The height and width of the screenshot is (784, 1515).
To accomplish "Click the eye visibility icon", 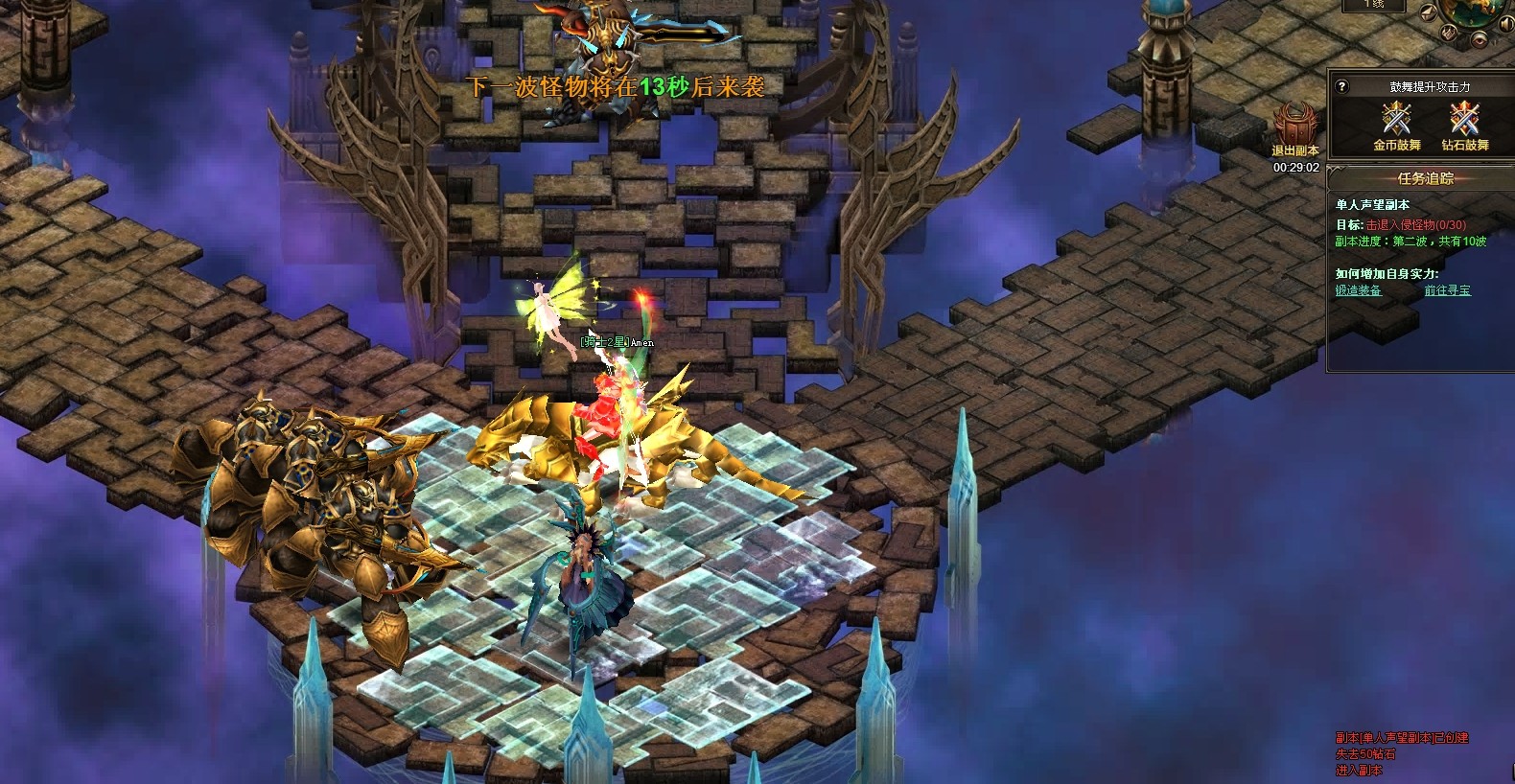I will (1479, 40).
